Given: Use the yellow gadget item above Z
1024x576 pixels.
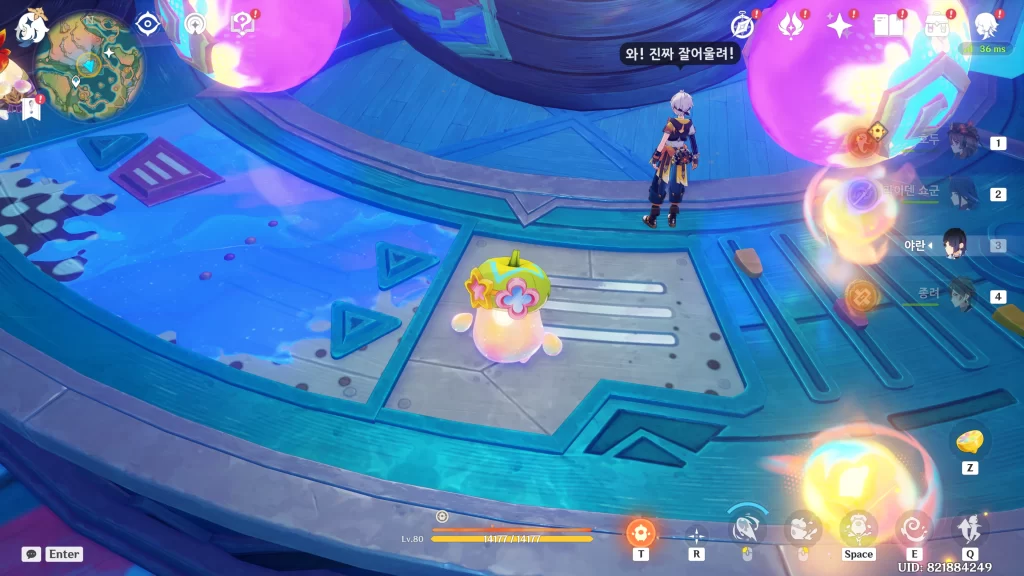Looking at the screenshot, I should tap(969, 441).
